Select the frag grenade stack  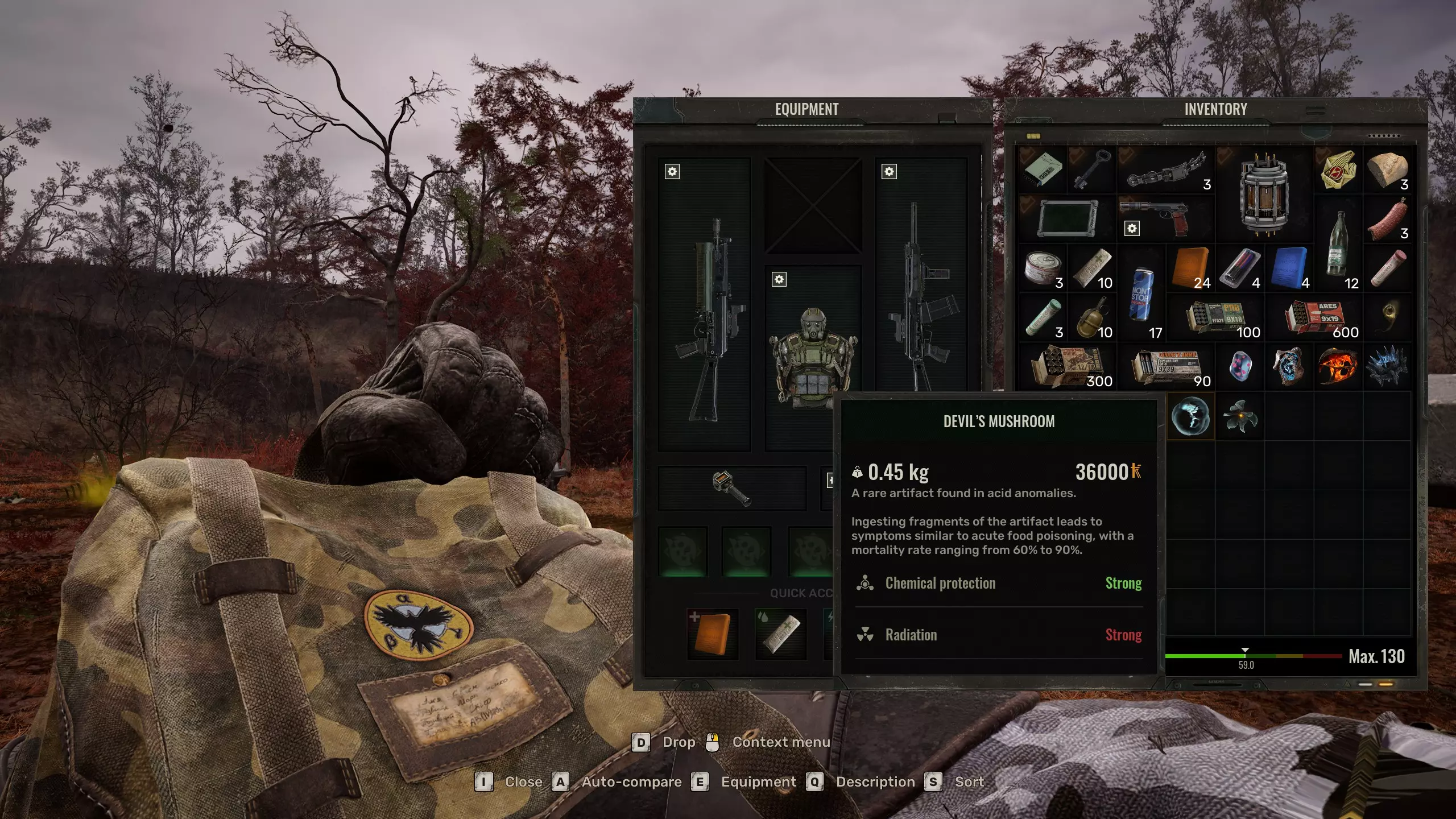click(1091, 317)
